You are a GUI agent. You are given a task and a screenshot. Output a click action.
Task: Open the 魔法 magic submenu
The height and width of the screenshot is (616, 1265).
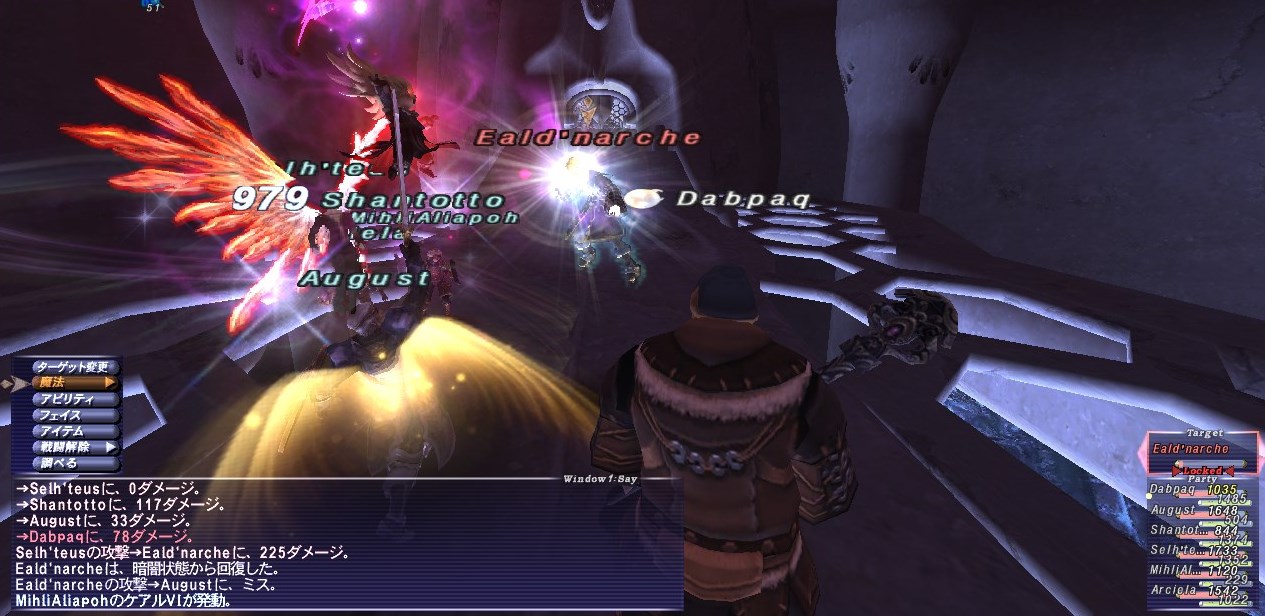pos(74,382)
